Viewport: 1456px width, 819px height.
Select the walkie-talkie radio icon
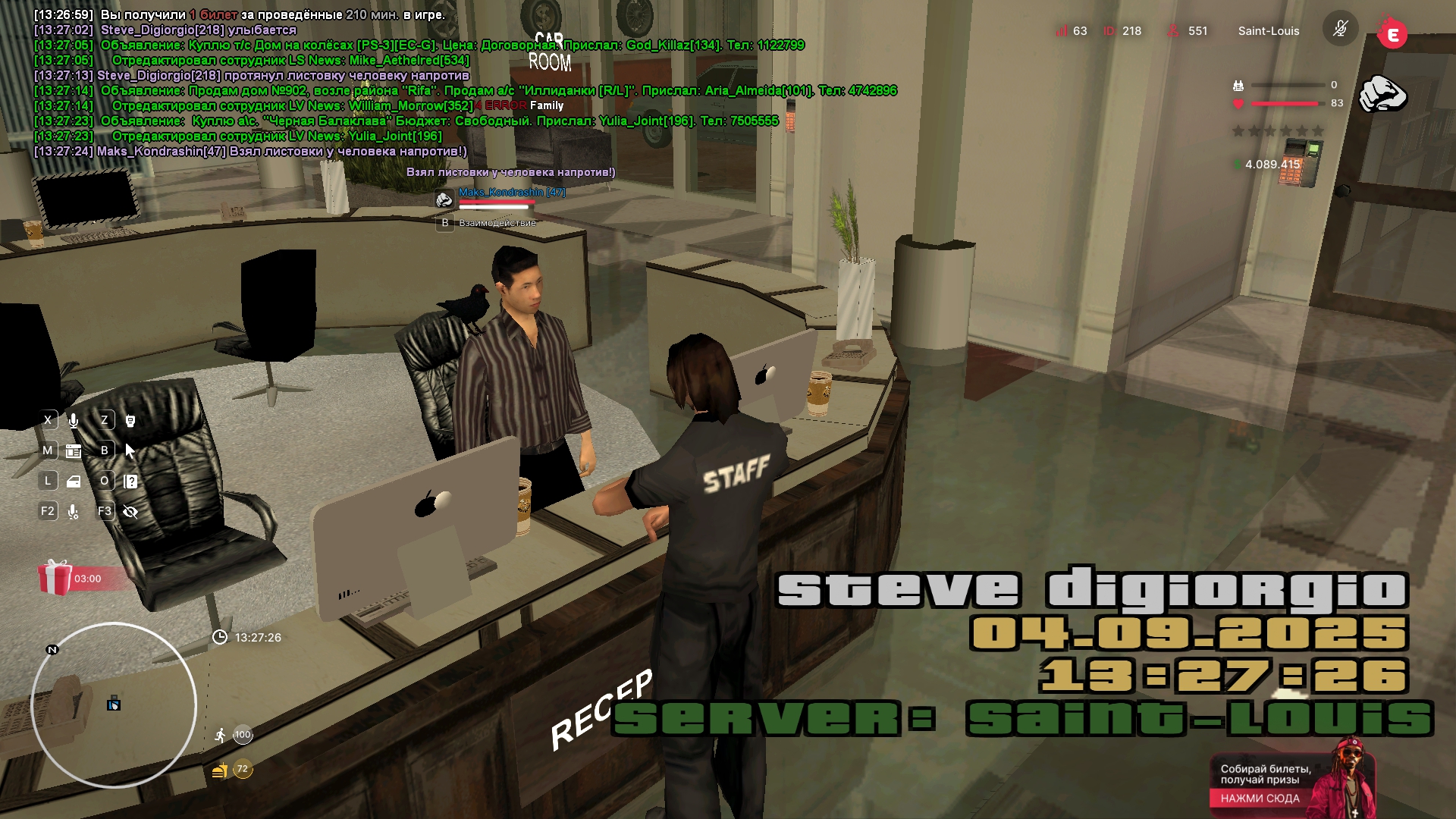coord(130,420)
